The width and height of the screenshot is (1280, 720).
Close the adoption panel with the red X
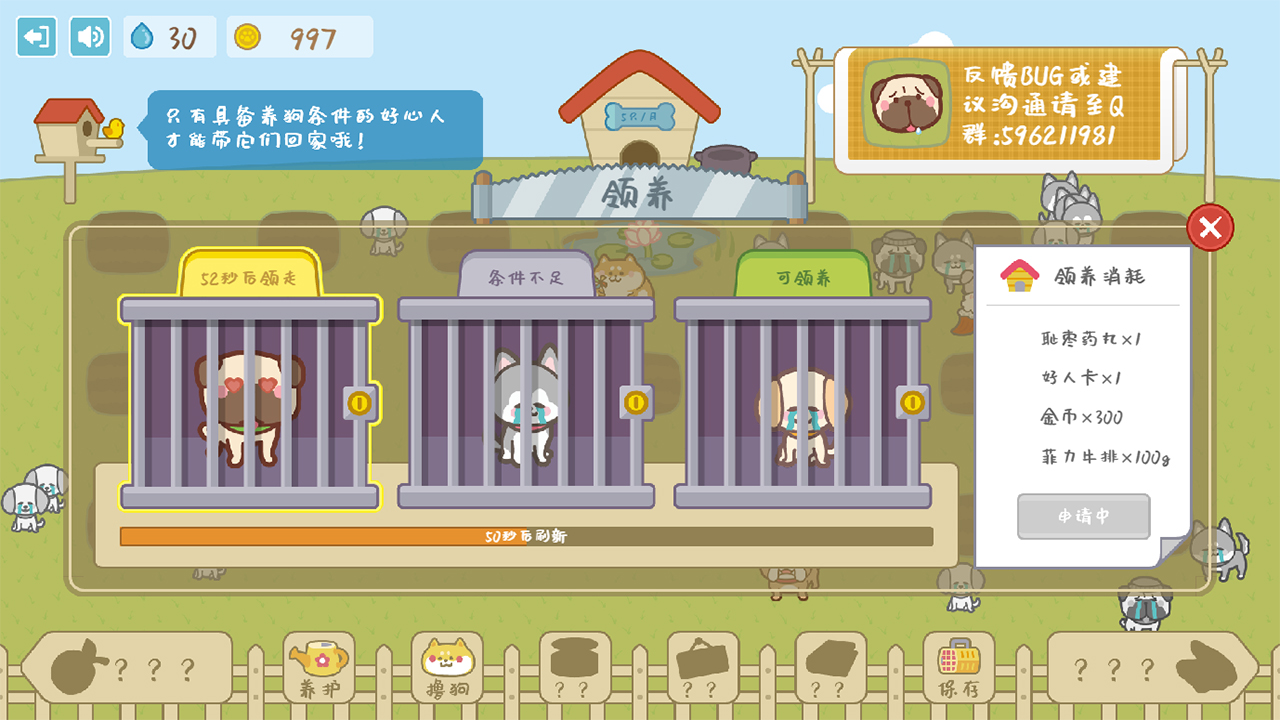point(1209,228)
